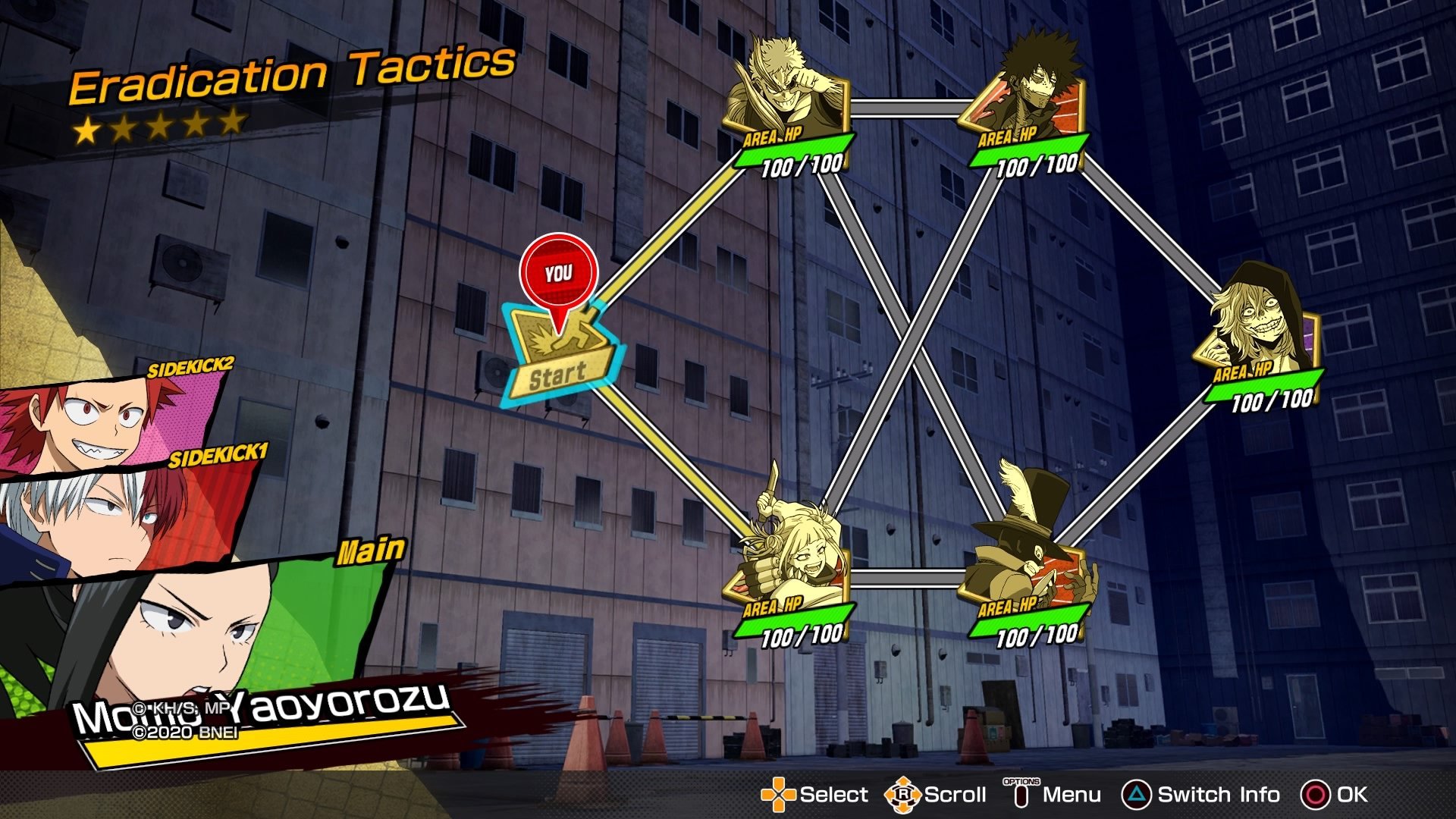
Task: Select the Sidekick1 Todoroki portrait
Action: [x=114, y=516]
